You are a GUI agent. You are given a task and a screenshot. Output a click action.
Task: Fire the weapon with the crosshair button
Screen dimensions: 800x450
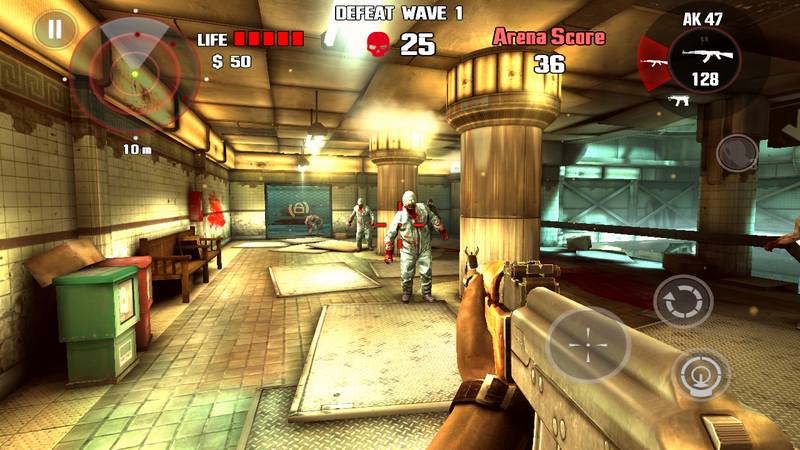(x=589, y=345)
